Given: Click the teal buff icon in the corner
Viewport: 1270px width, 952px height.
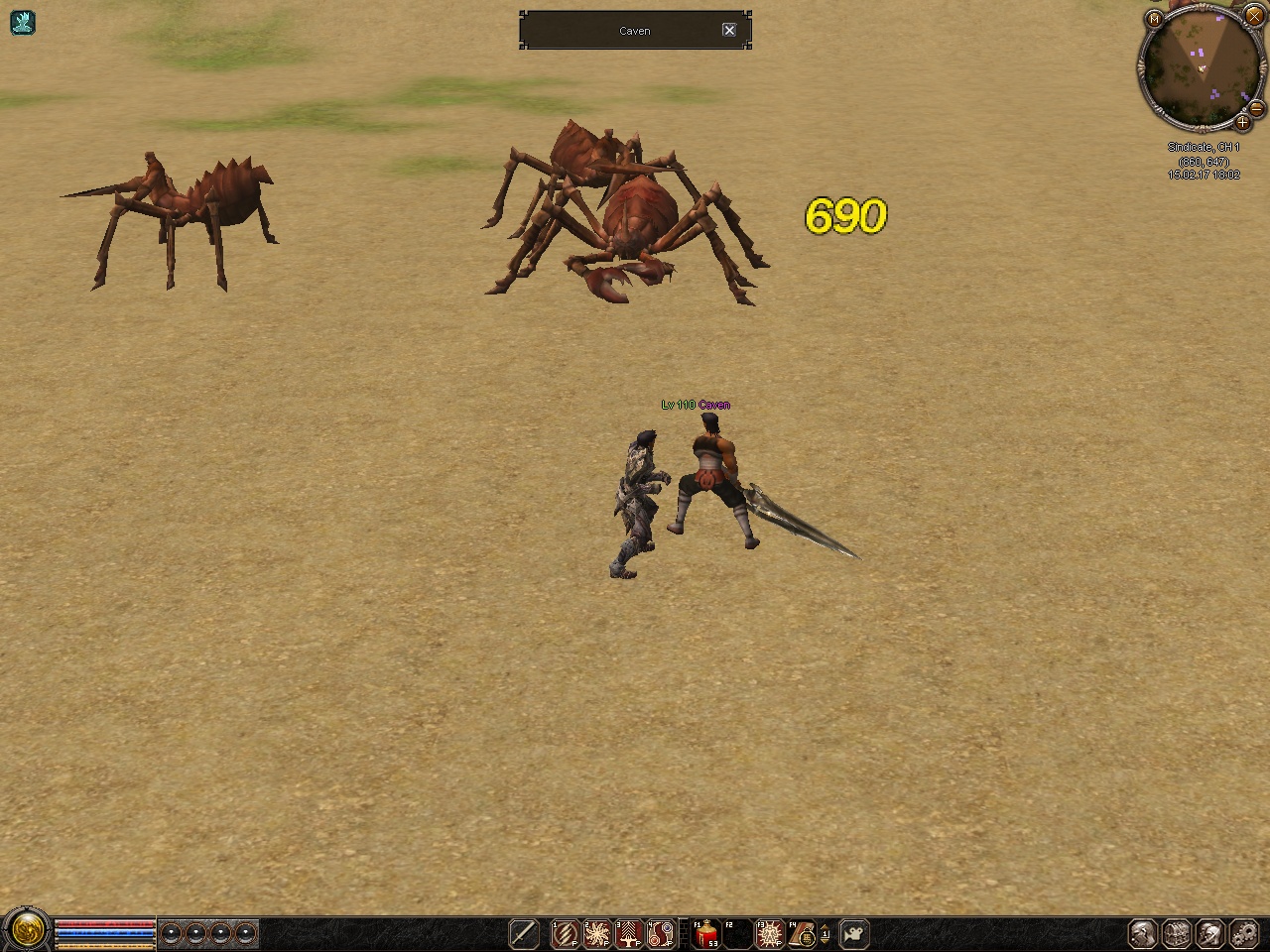Looking at the screenshot, I should pyautogui.click(x=22, y=22).
